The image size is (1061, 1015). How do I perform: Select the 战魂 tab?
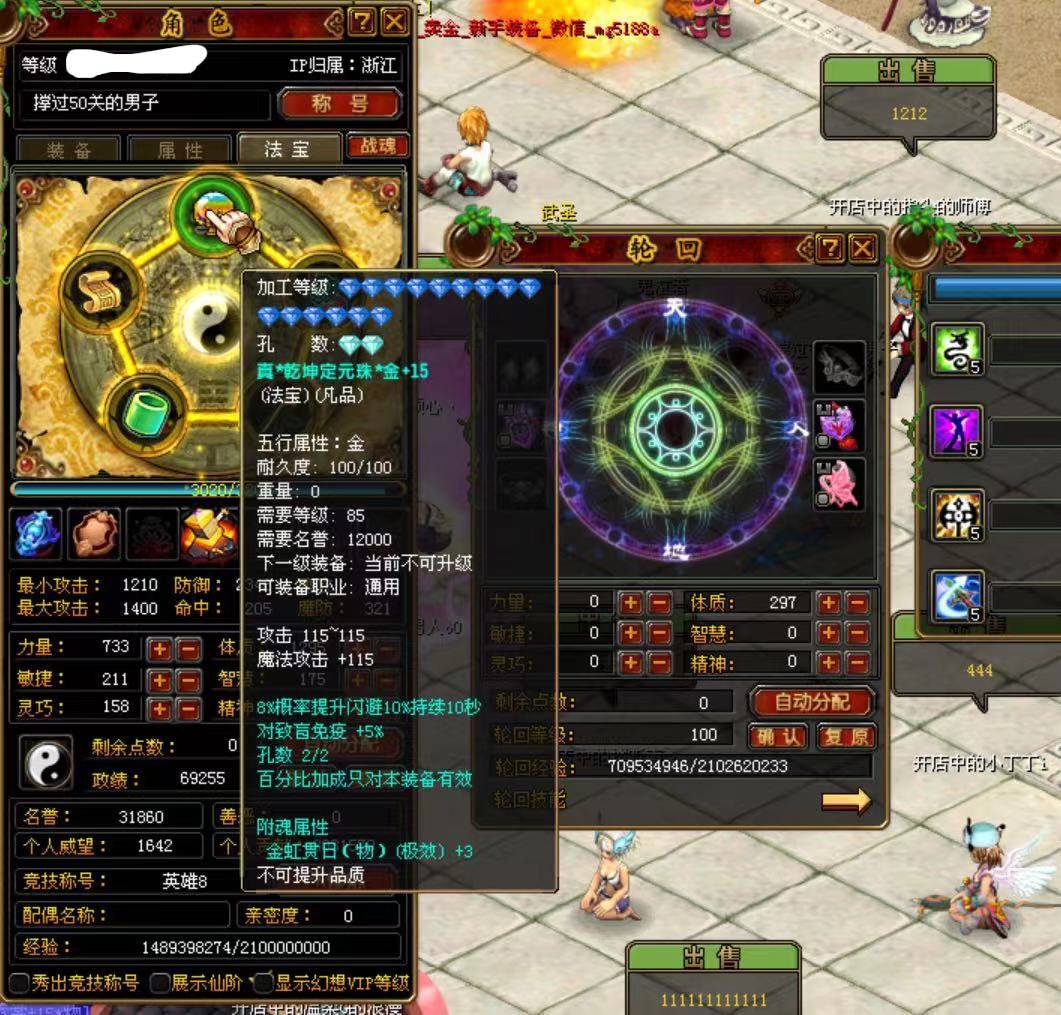point(377,146)
